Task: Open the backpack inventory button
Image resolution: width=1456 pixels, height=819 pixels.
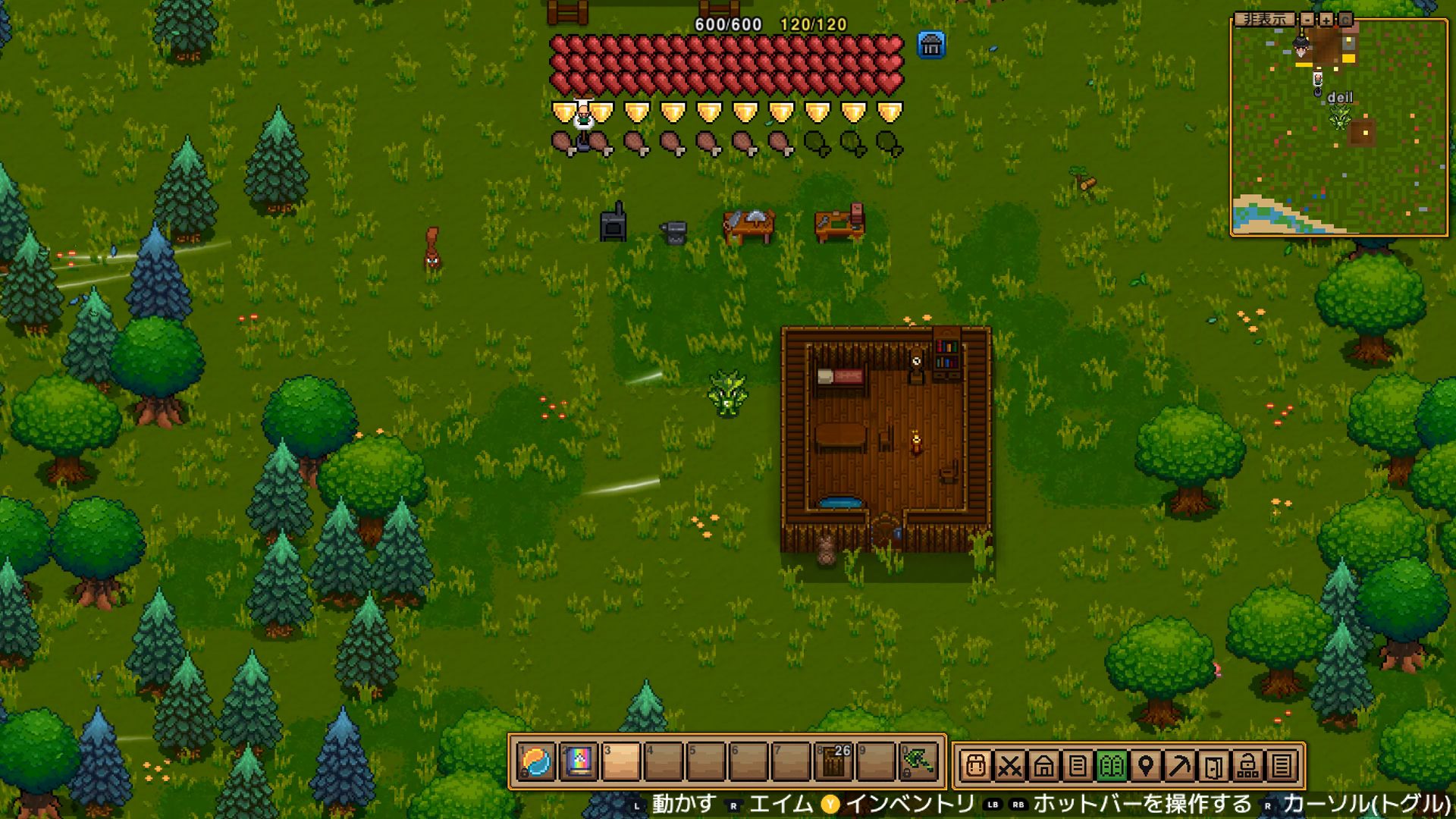Action: pos(976,766)
